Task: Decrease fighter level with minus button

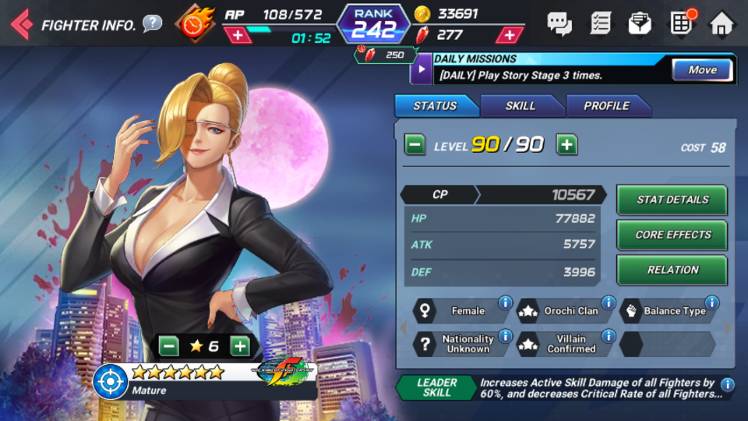Action: point(414,145)
